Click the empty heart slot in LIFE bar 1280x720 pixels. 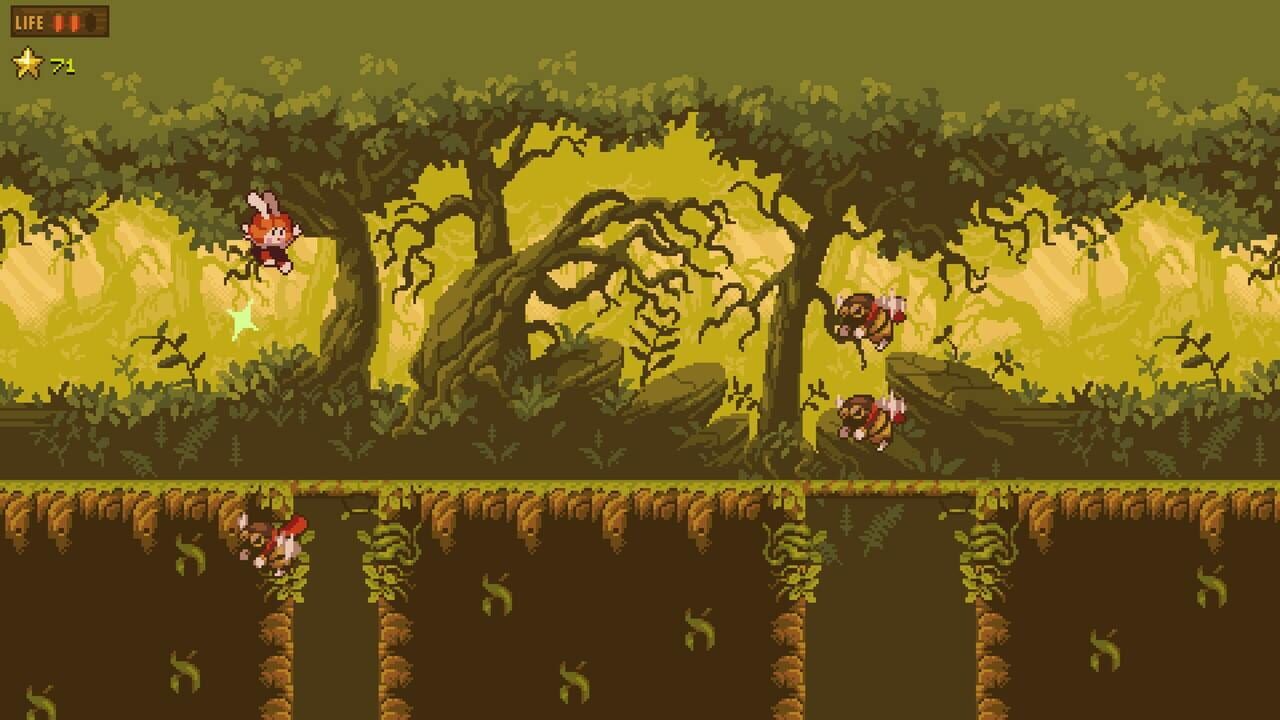pos(91,22)
